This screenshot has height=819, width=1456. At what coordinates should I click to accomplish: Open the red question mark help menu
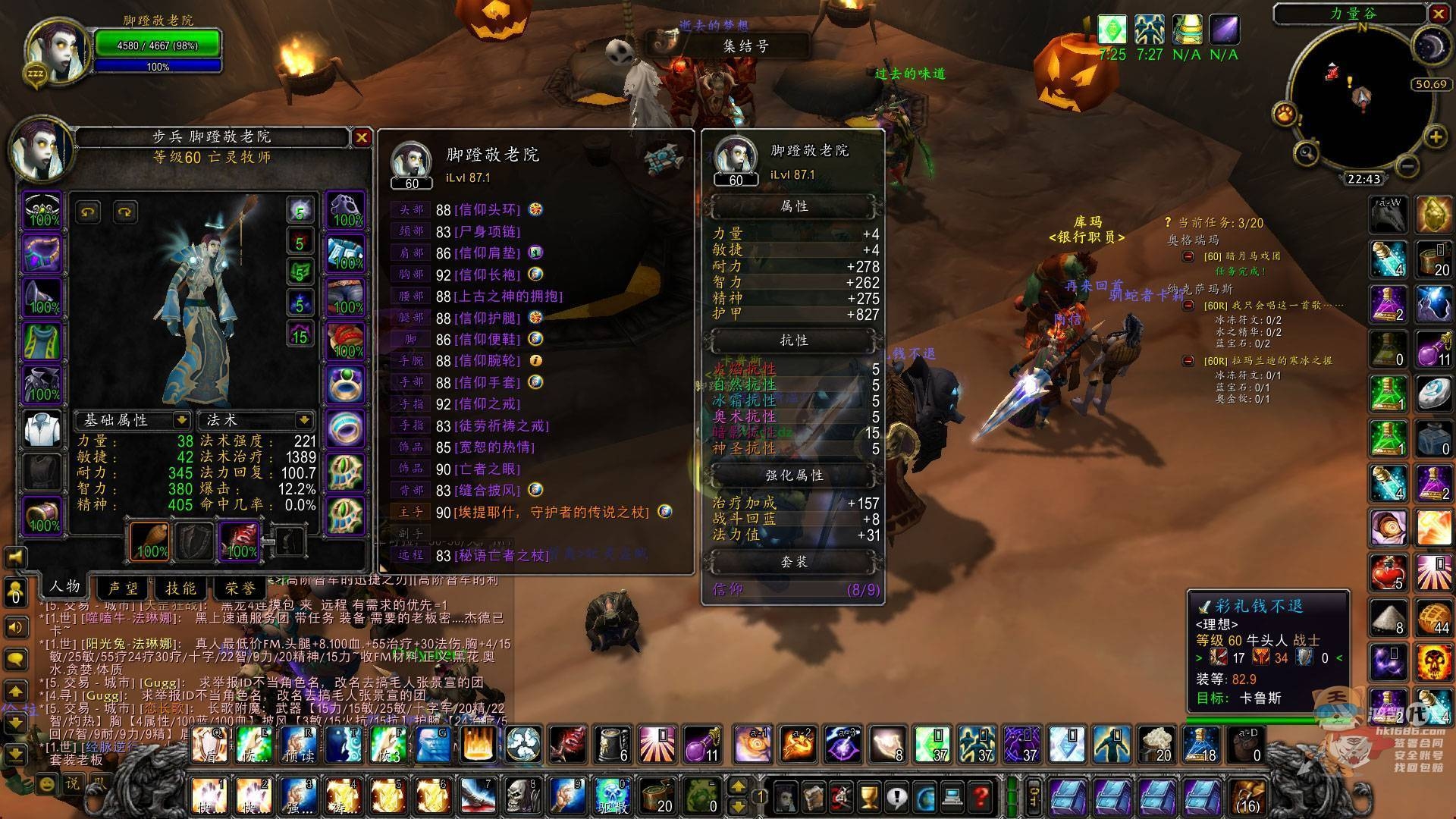(981, 797)
